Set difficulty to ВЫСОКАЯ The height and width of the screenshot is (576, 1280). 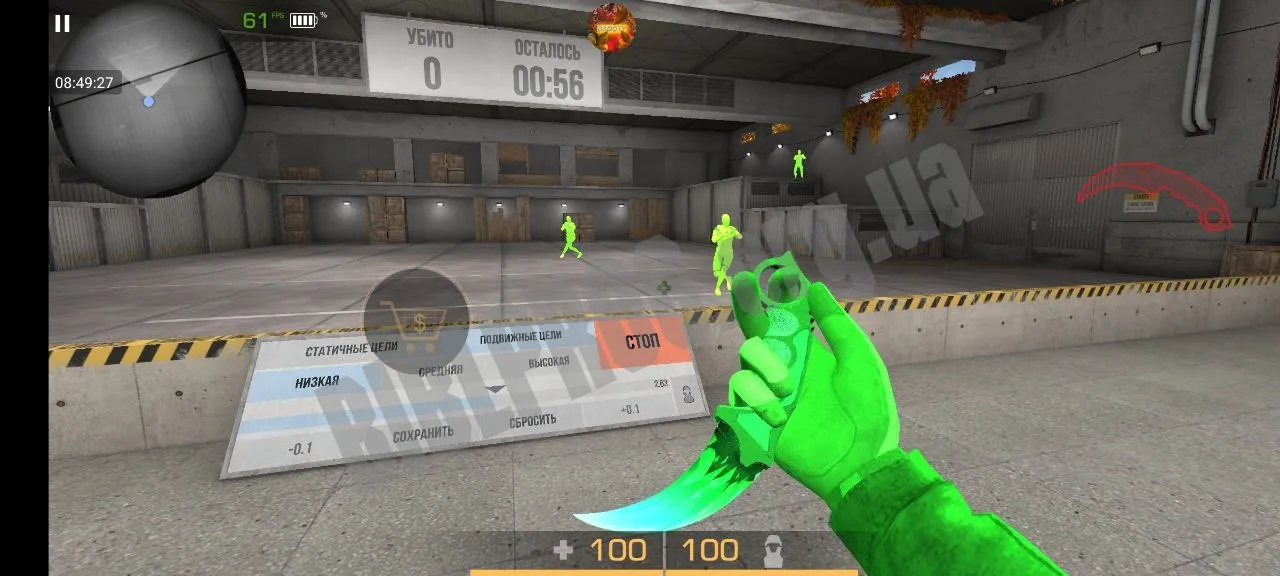point(549,362)
